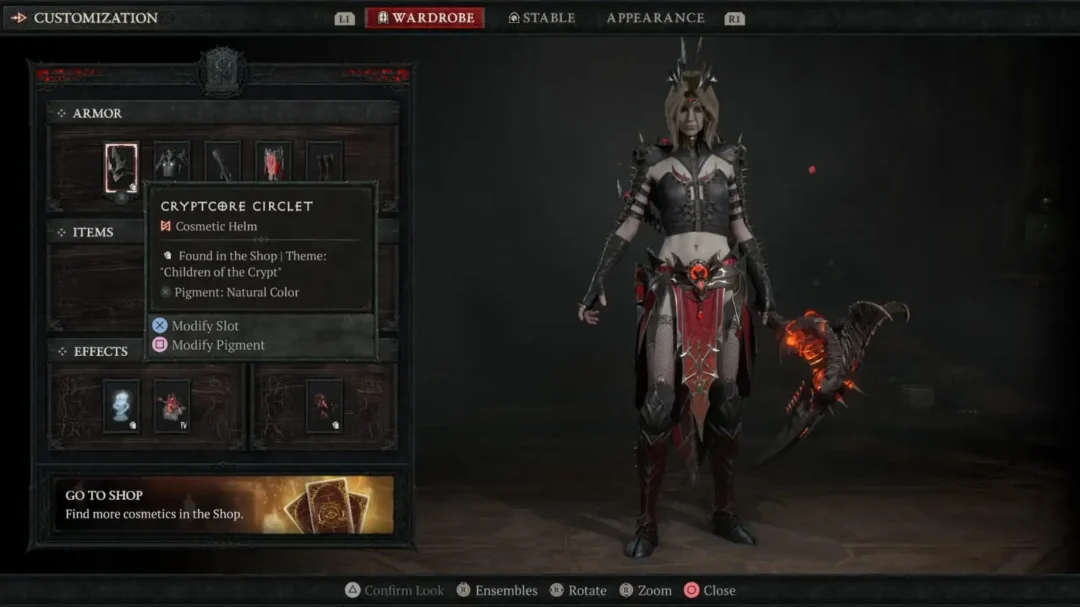Choose Modify Pigment in the tooltip
The image size is (1080, 607).
point(217,345)
